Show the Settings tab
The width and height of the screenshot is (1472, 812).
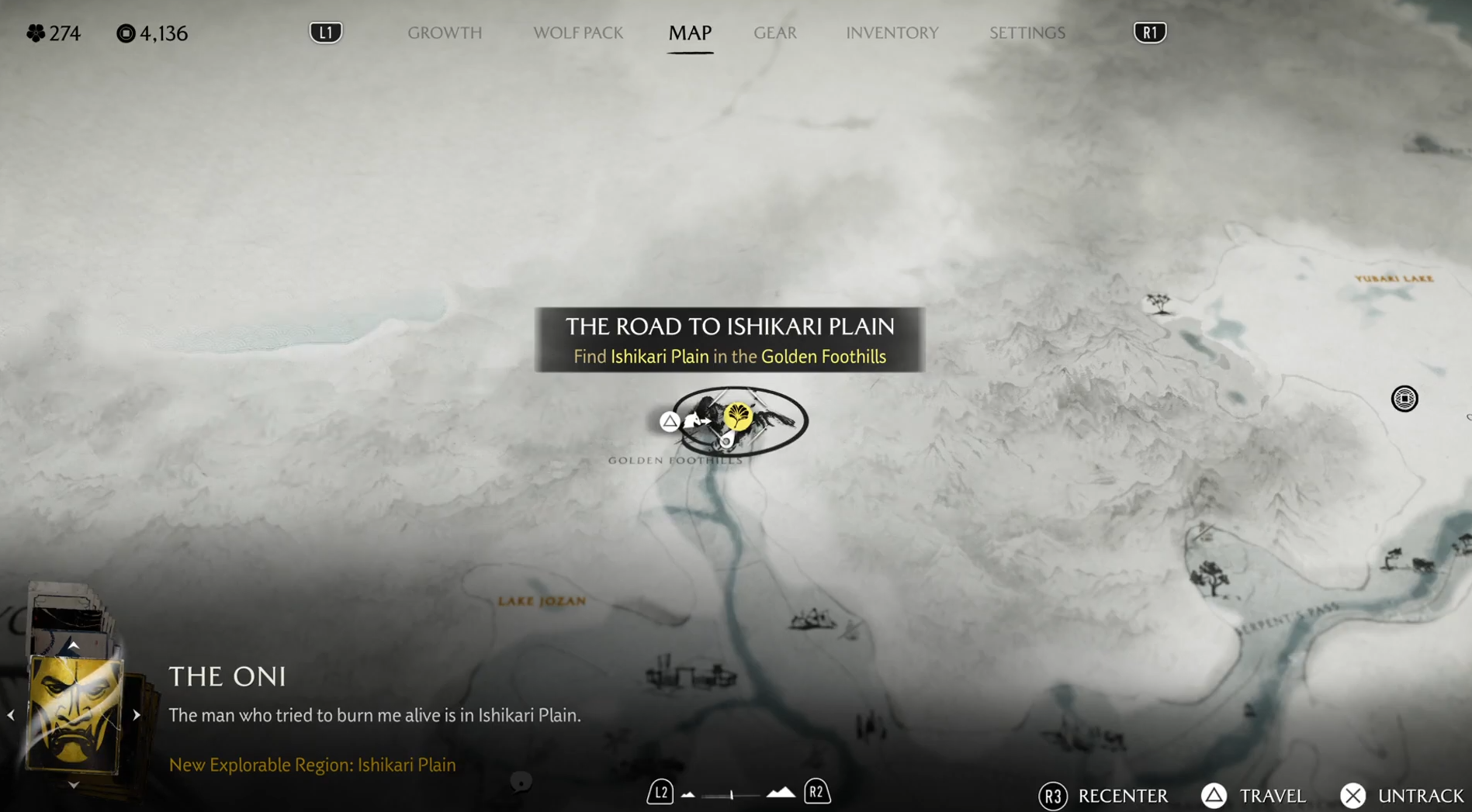click(1027, 33)
